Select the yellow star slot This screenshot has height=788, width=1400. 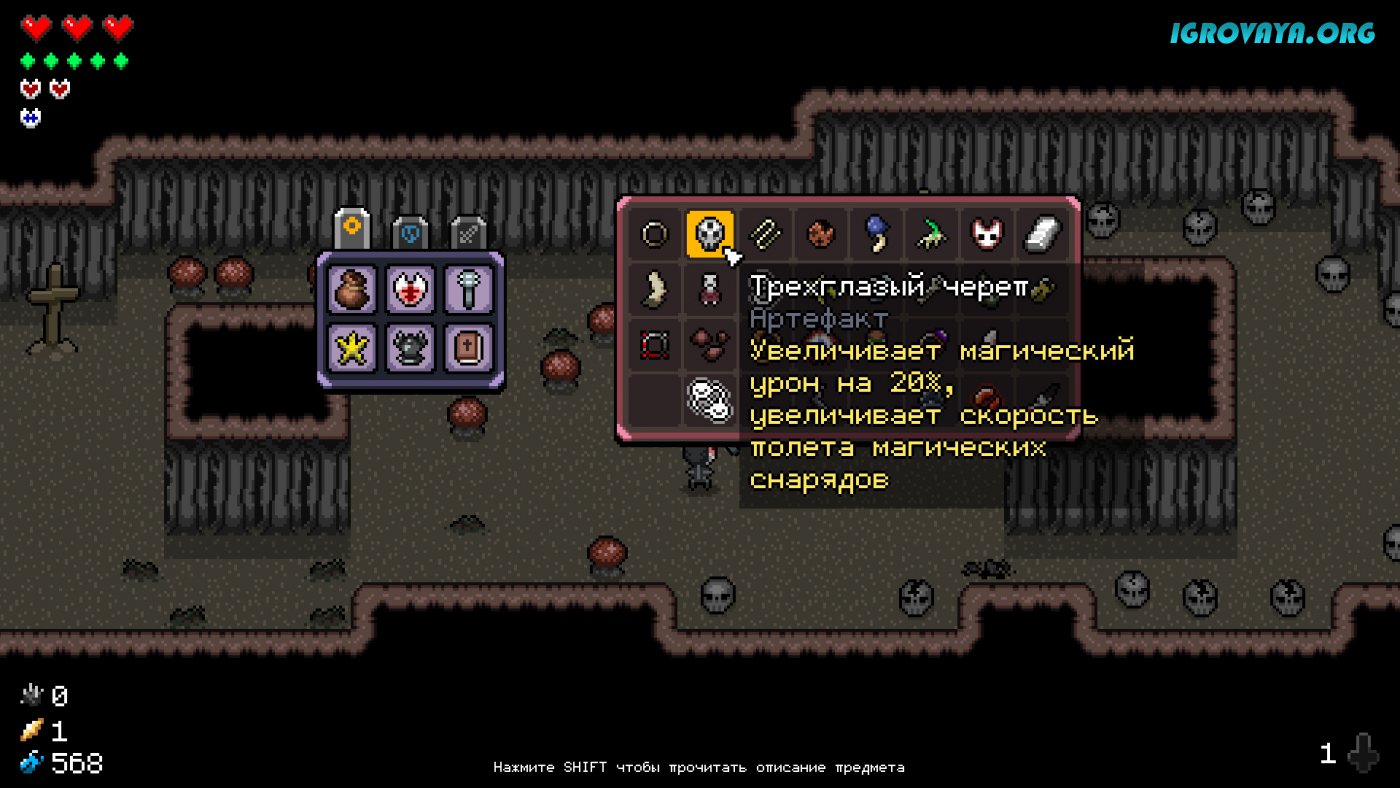[353, 347]
